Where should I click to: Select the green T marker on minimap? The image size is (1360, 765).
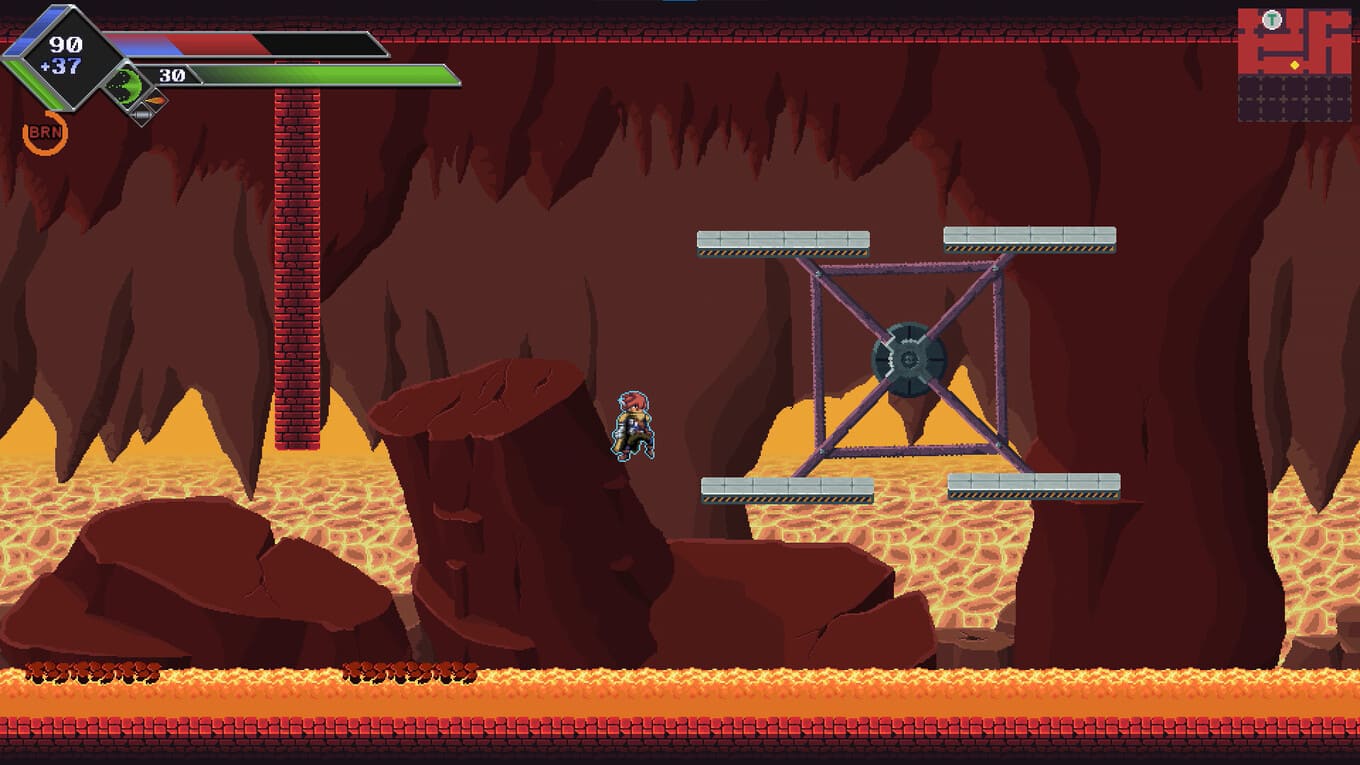tap(1271, 20)
